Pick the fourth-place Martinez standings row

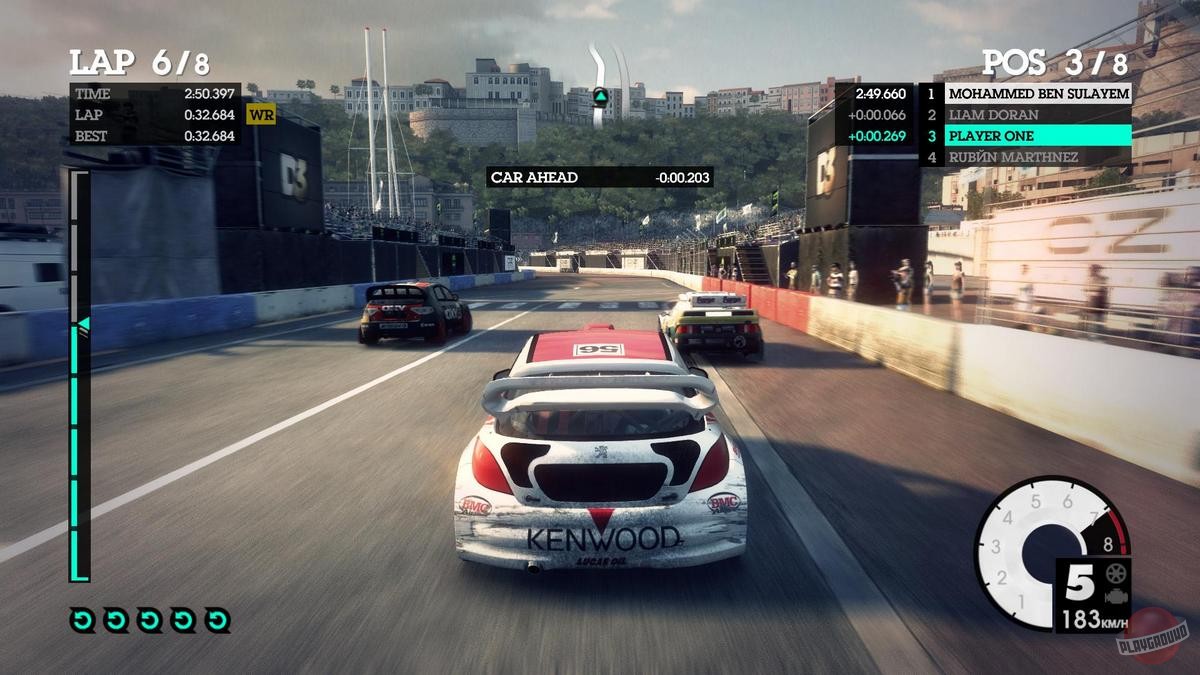point(1026,157)
